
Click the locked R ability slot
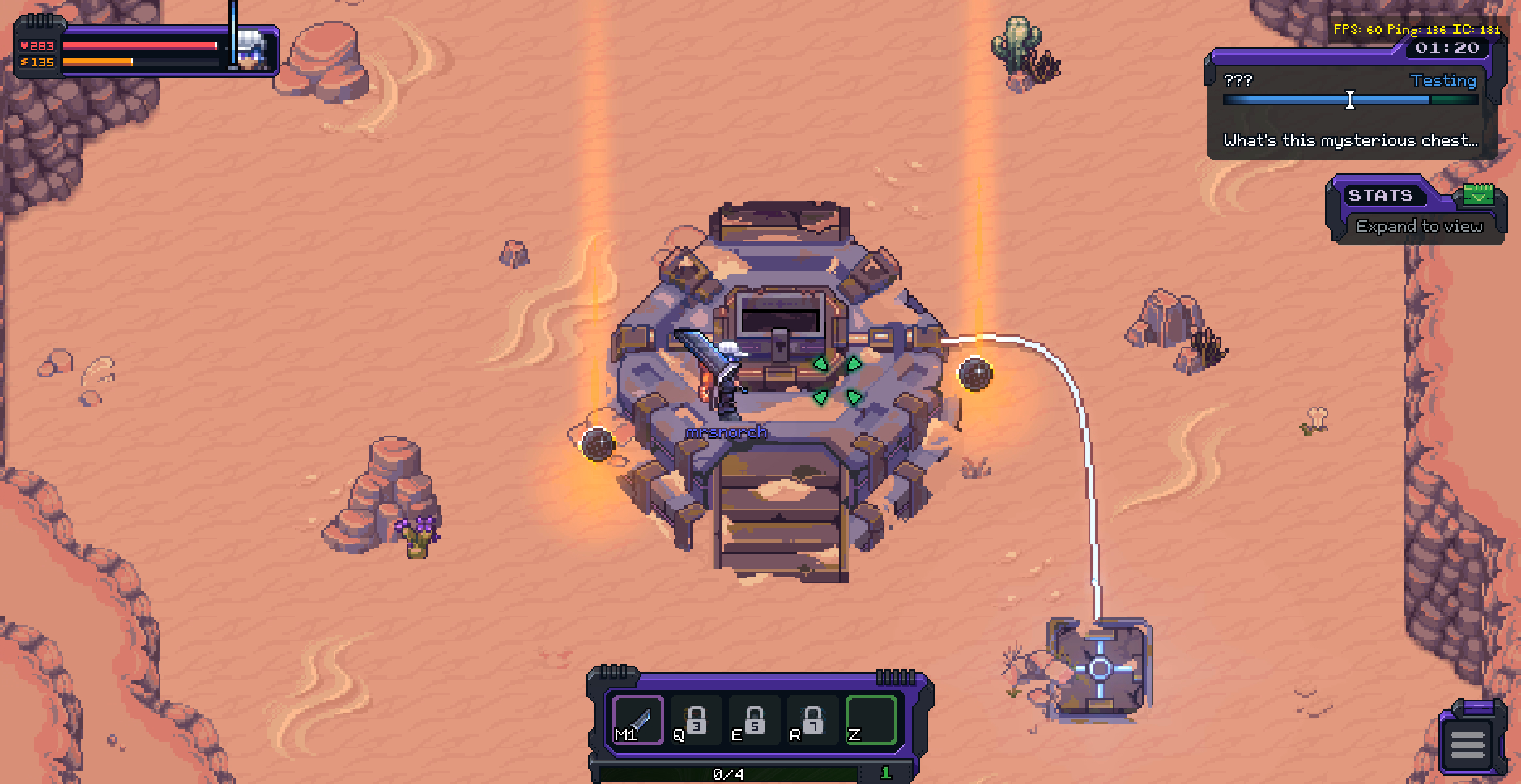tap(812, 720)
